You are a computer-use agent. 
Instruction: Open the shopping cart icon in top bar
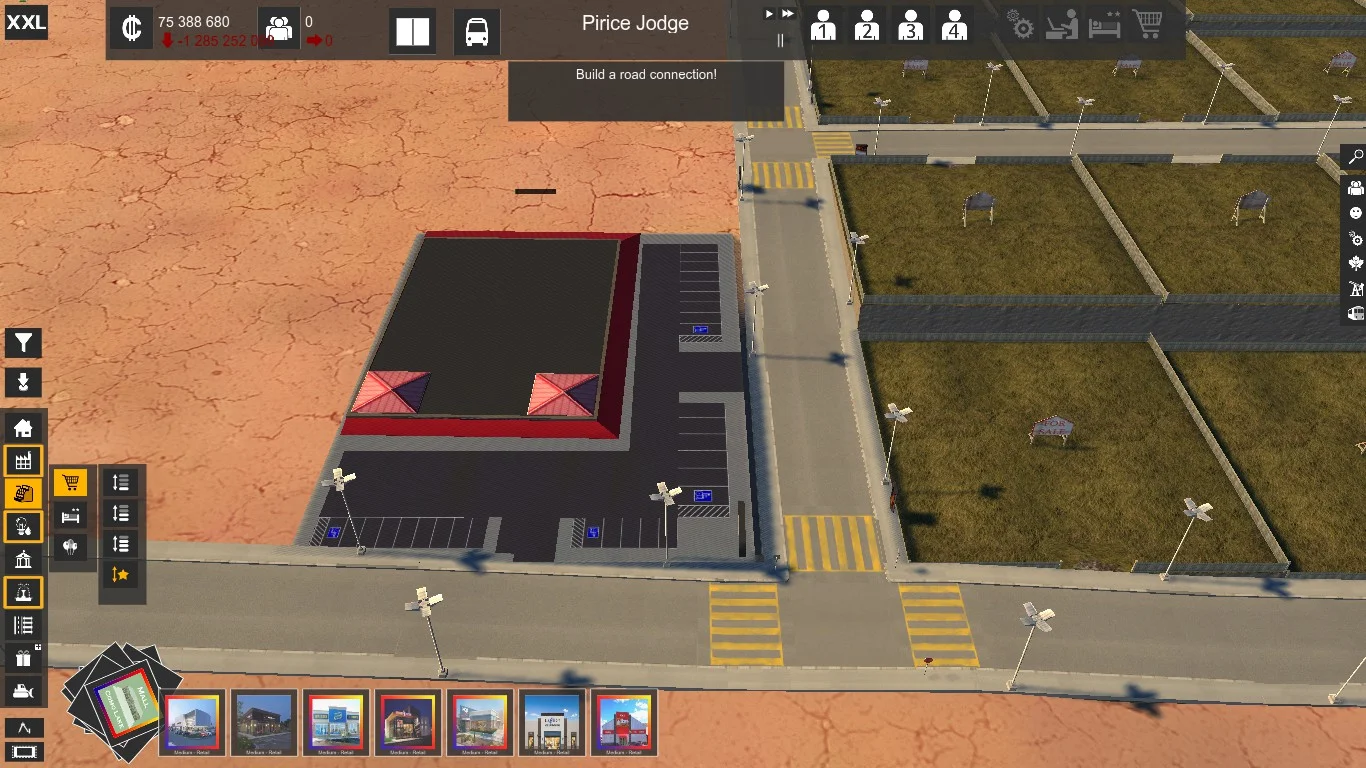pyautogui.click(x=1147, y=25)
